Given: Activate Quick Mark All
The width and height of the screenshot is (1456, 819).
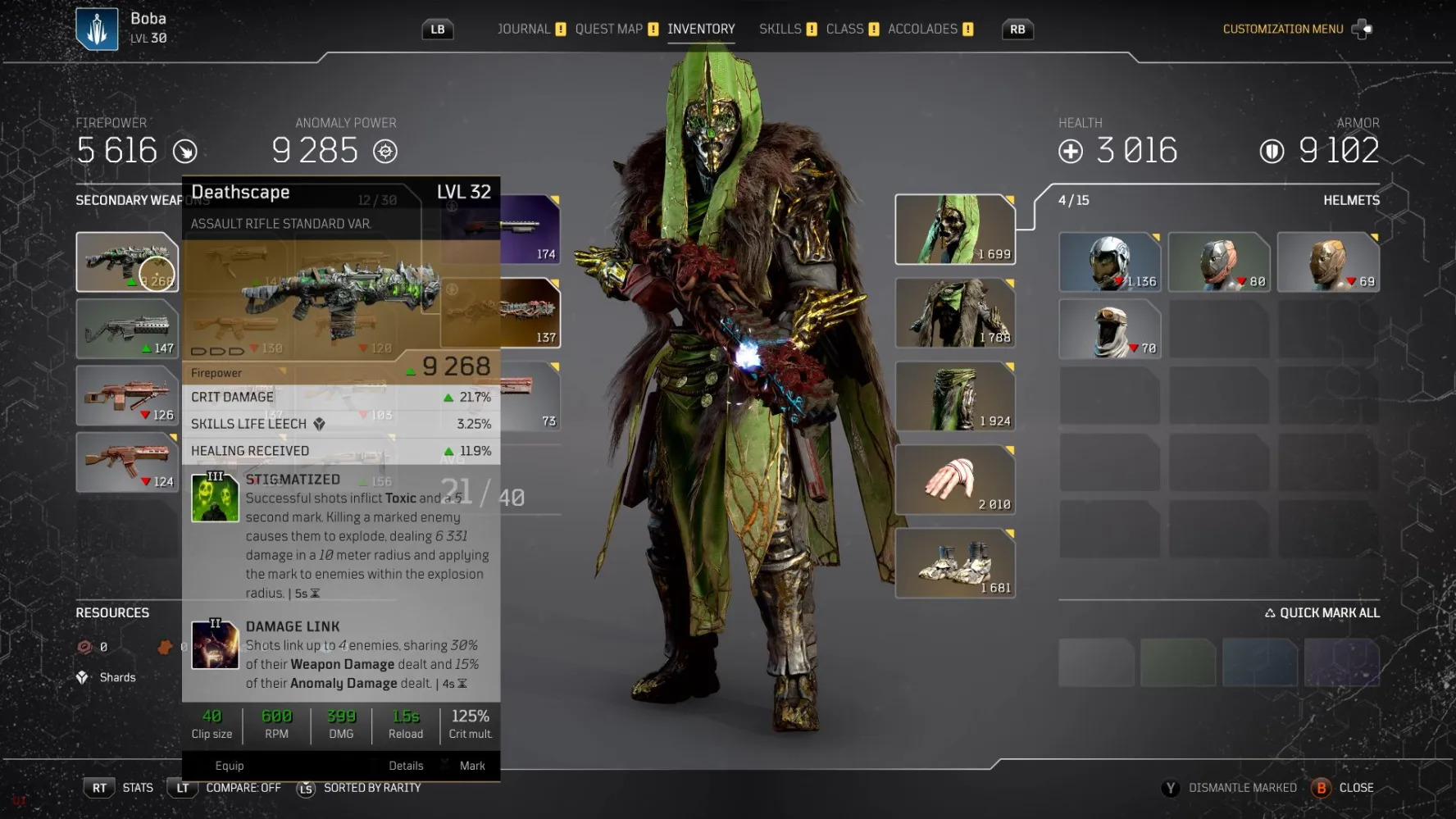Looking at the screenshot, I should pyautogui.click(x=1322, y=613).
